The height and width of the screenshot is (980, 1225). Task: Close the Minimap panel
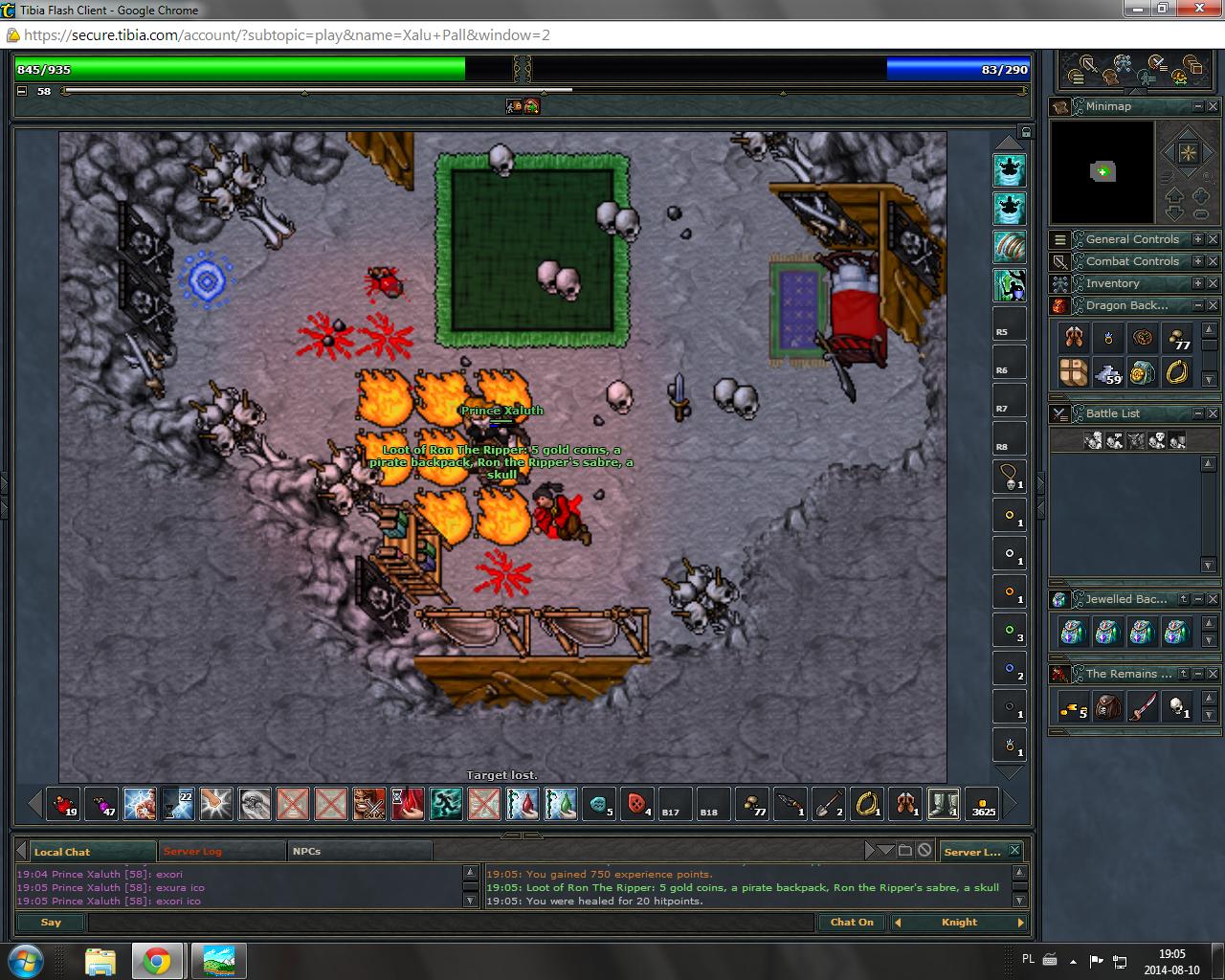1213,106
